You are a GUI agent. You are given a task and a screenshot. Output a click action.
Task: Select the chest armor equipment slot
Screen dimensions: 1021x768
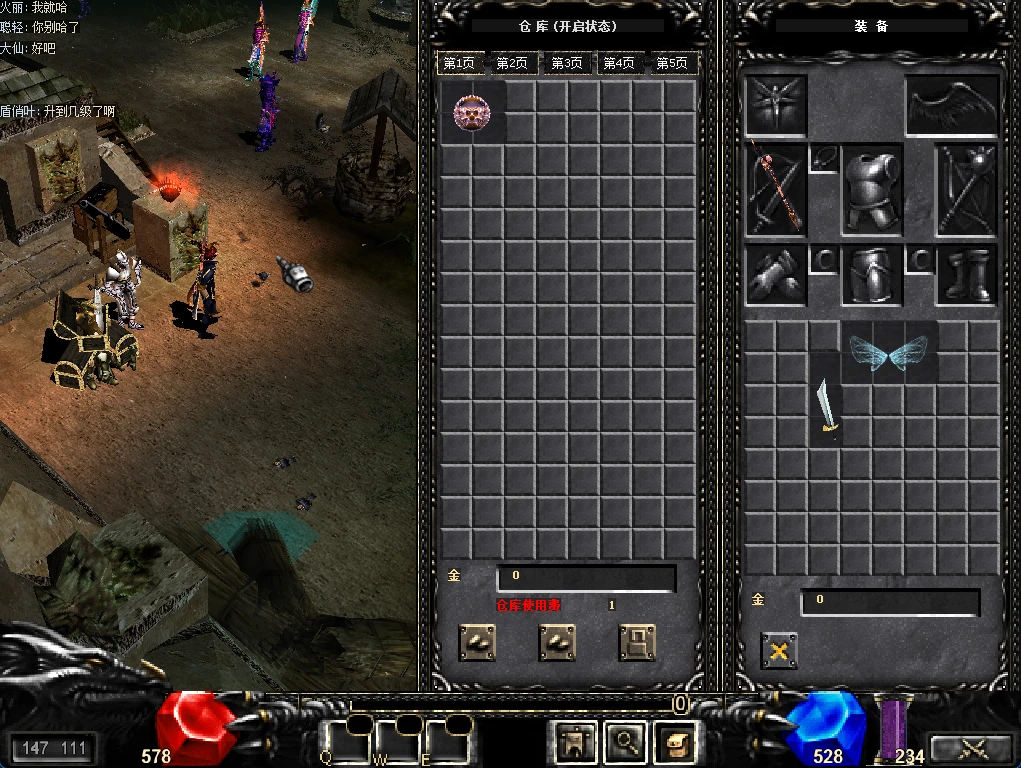872,190
